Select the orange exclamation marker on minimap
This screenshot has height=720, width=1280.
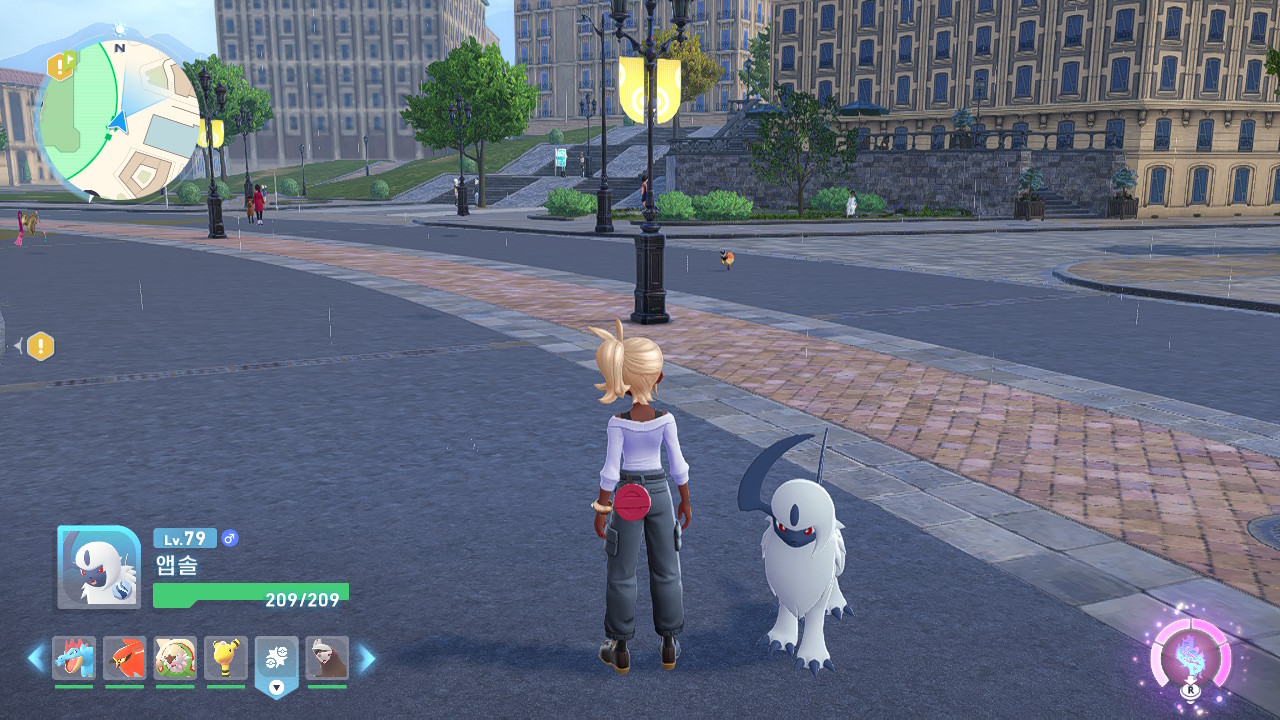click(61, 66)
